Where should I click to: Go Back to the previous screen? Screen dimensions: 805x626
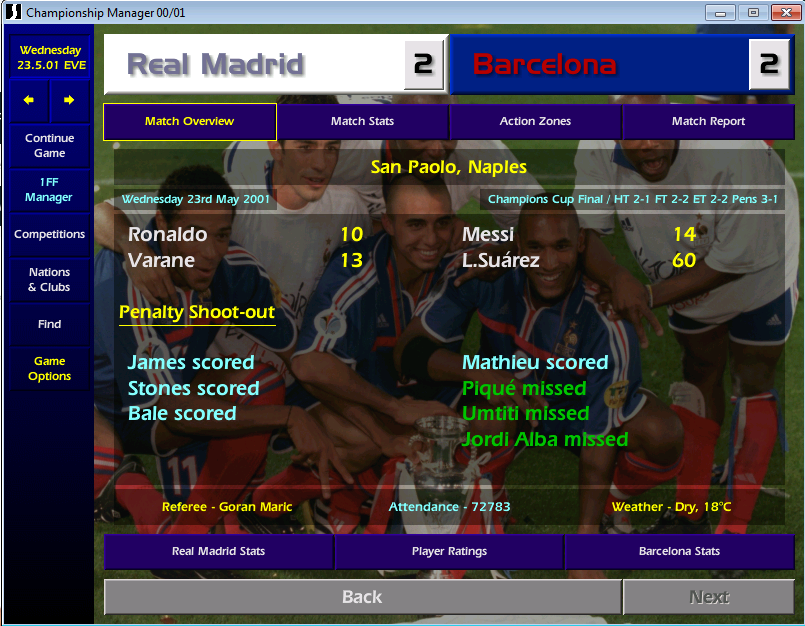(x=362, y=597)
